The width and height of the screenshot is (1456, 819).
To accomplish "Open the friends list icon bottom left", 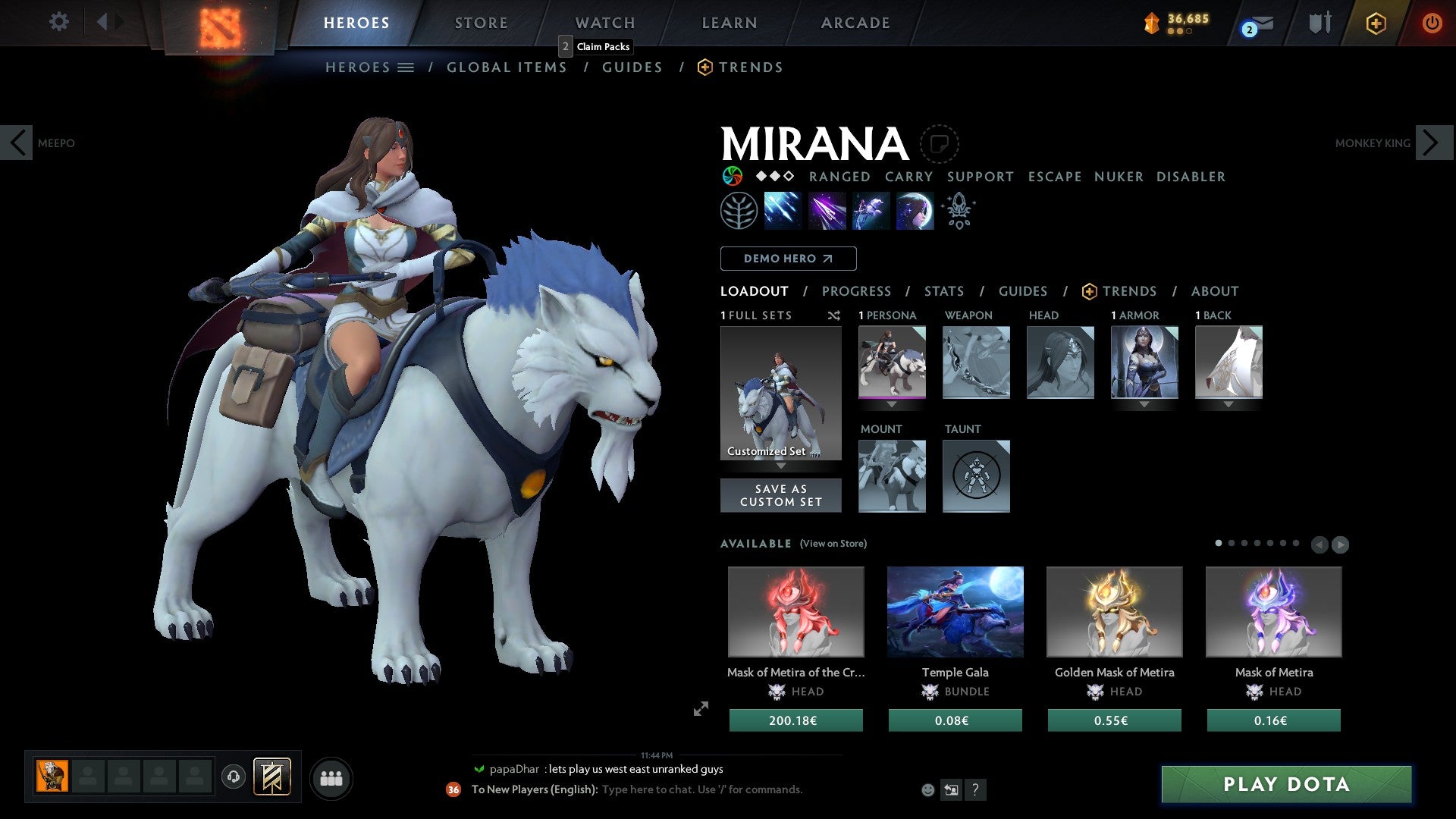I will (331, 777).
